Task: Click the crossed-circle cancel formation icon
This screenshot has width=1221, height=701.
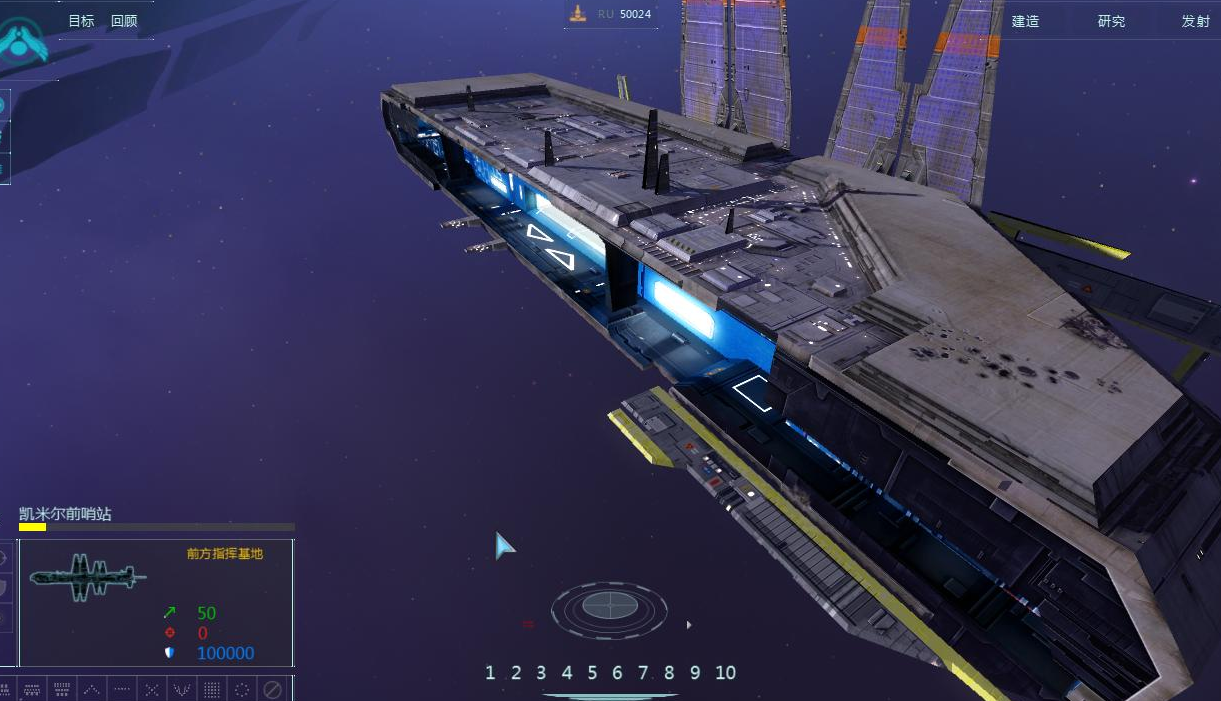Action: 272,689
